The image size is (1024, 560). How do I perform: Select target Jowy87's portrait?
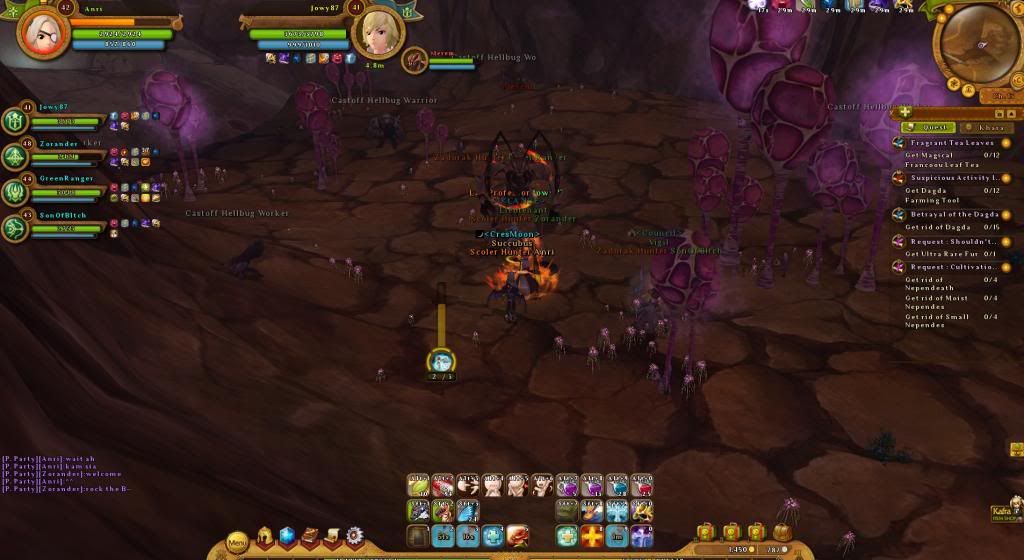click(377, 31)
